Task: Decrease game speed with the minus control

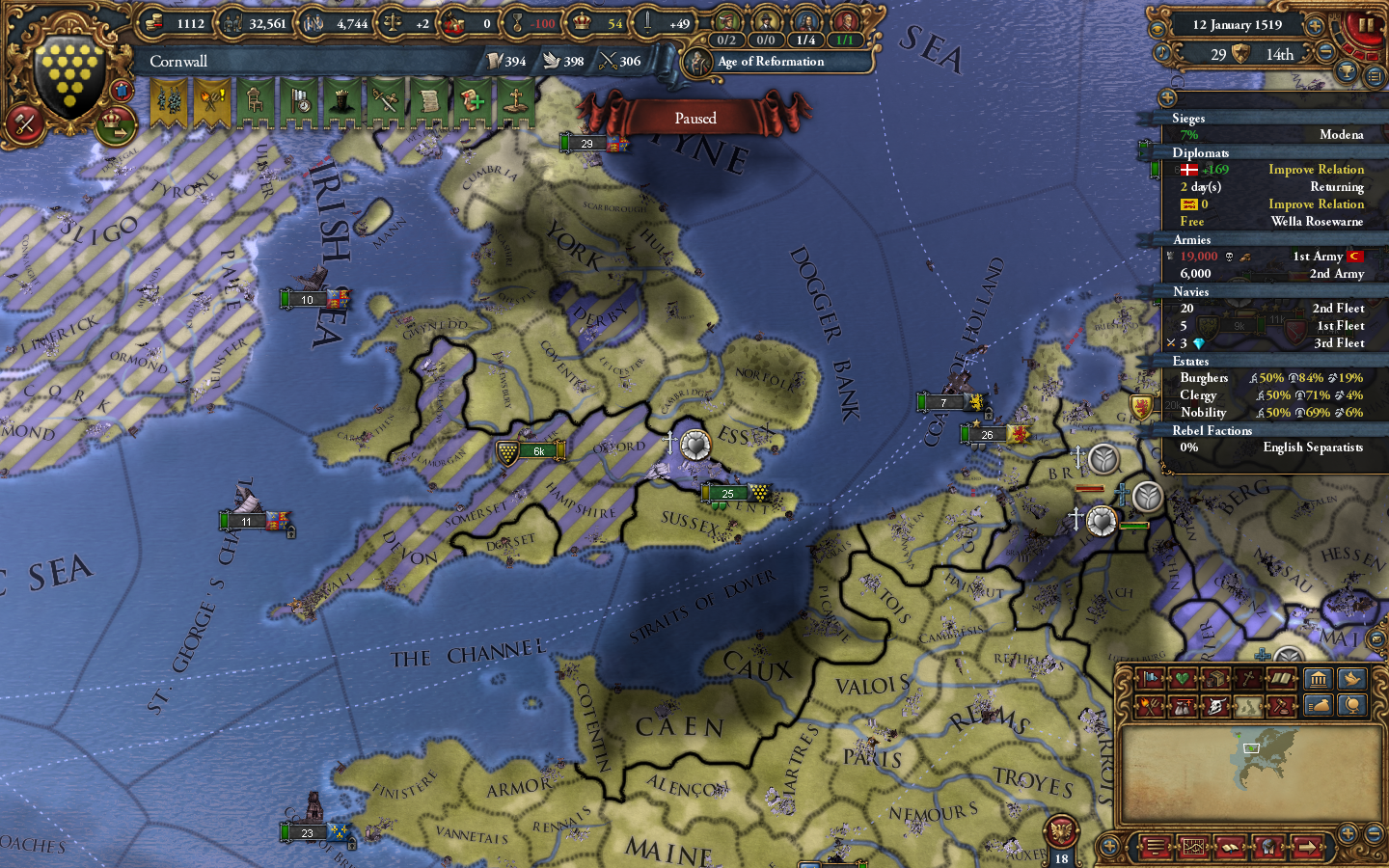Action: [1324, 51]
